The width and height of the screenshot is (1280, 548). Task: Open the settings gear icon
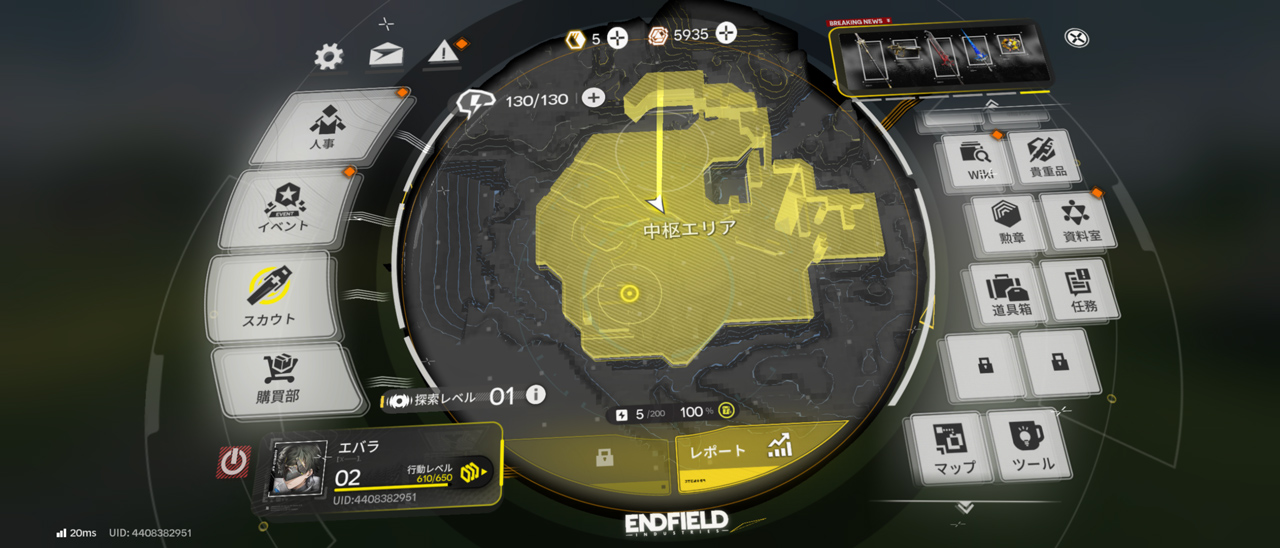pos(328,57)
